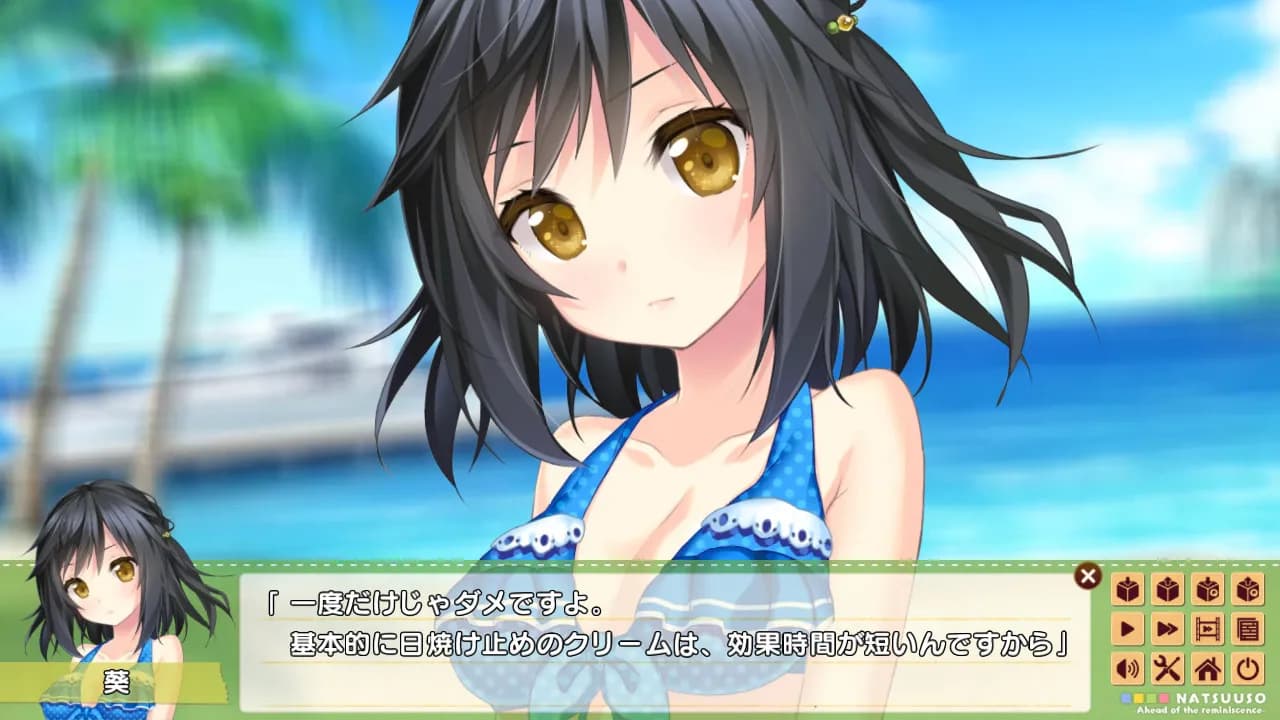Mute audio with the speaker icon
Screen dimensions: 1280x720
(1126, 668)
